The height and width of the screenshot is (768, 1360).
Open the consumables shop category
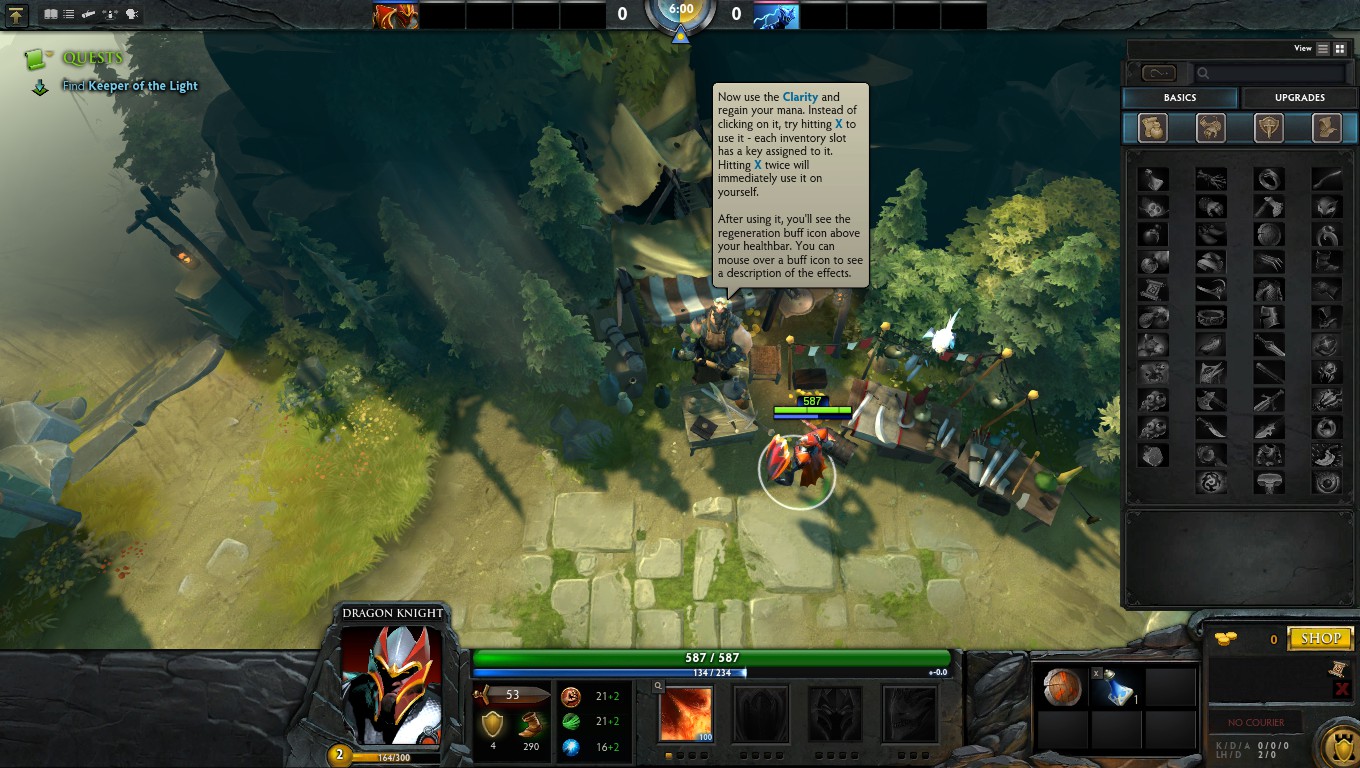coord(1153,127)
